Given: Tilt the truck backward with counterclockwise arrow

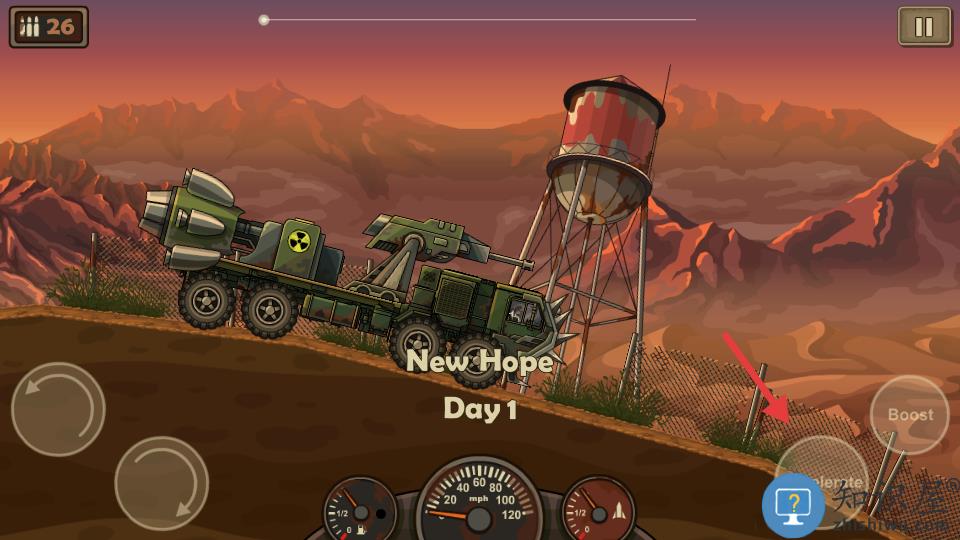Looking at the screenshot, I should pyautogui.click(x=58, y=409).
